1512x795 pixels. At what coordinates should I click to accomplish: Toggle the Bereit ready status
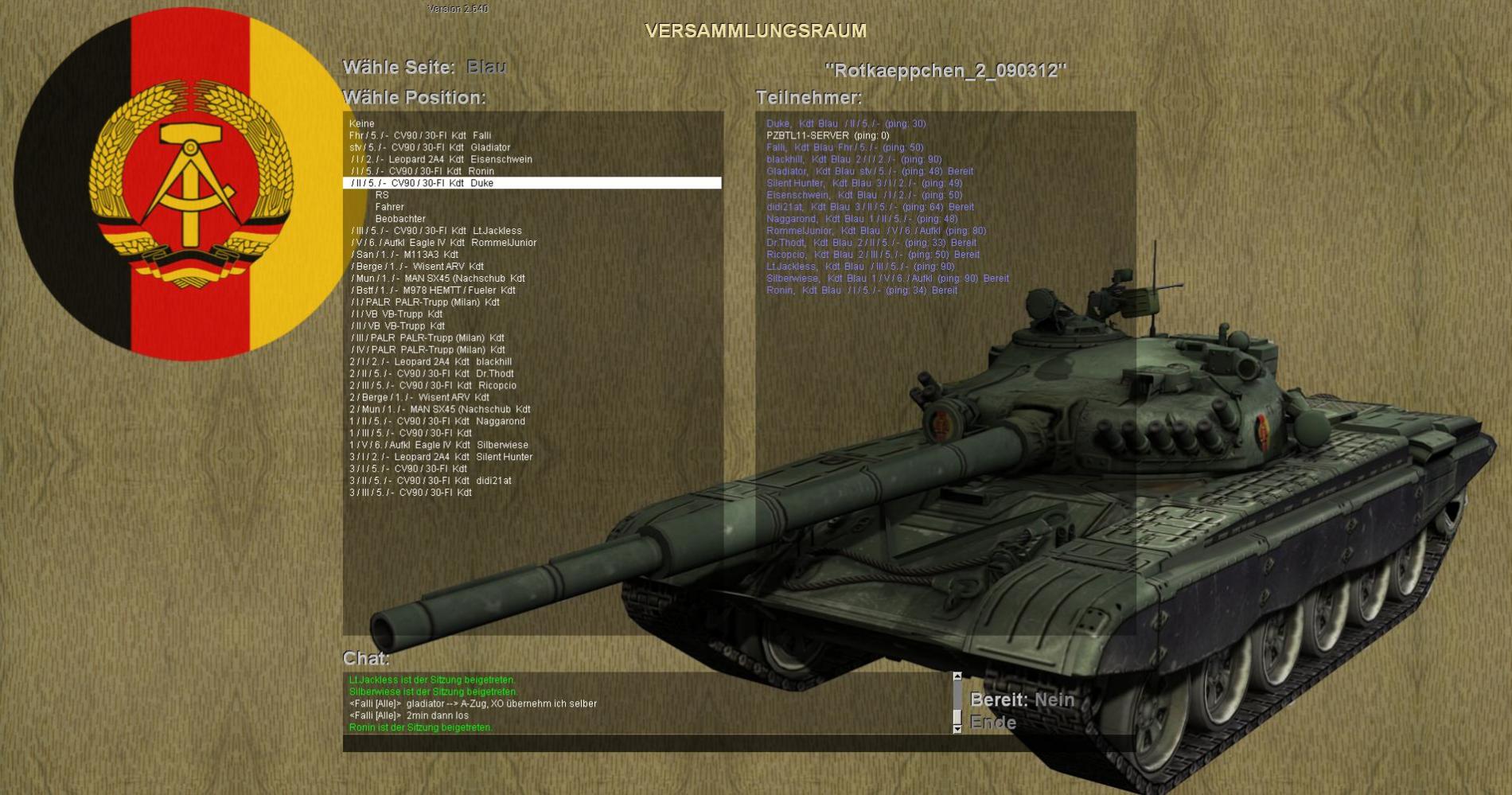pyautogui.click(x=1054, y=700)
